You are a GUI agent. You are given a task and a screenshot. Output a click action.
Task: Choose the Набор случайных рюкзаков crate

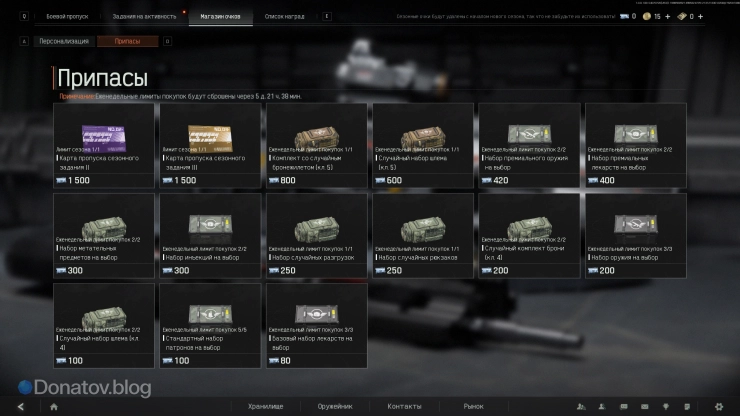click(x=422, y=234)
